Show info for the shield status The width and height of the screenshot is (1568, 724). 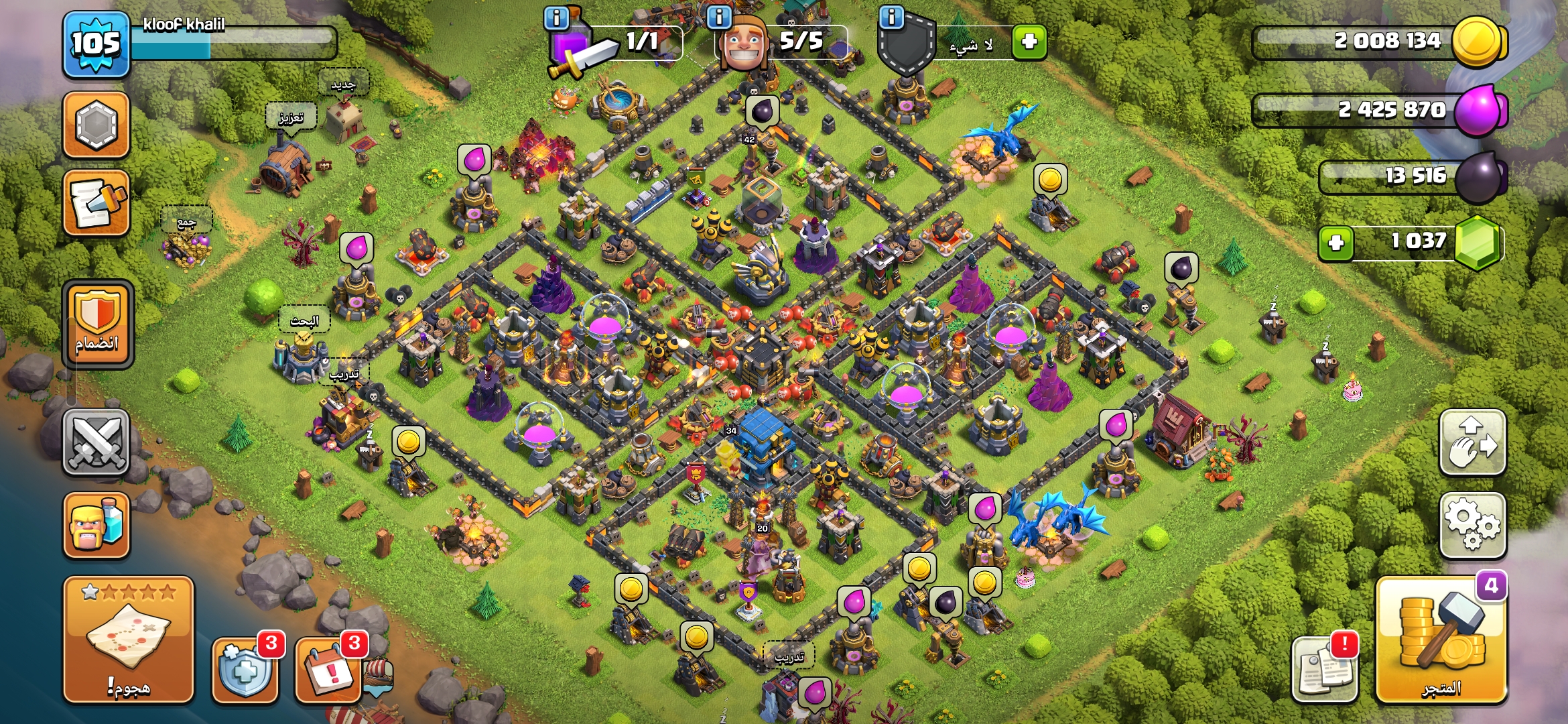coord(891,17)
